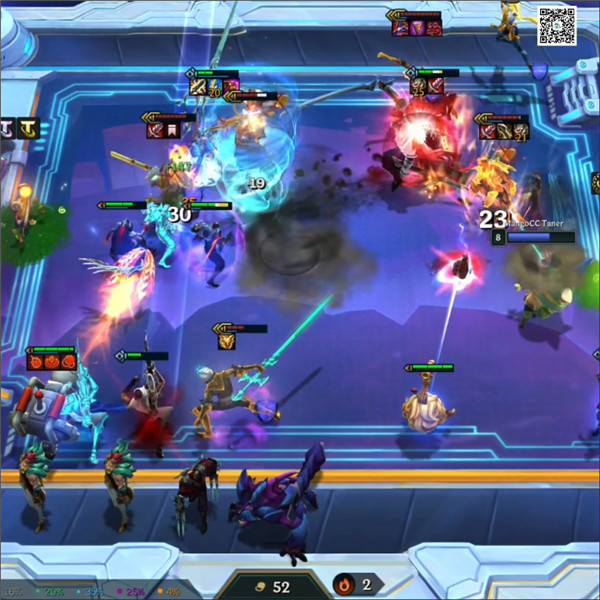Open the QR code overlay

click(x=557, y=26)
